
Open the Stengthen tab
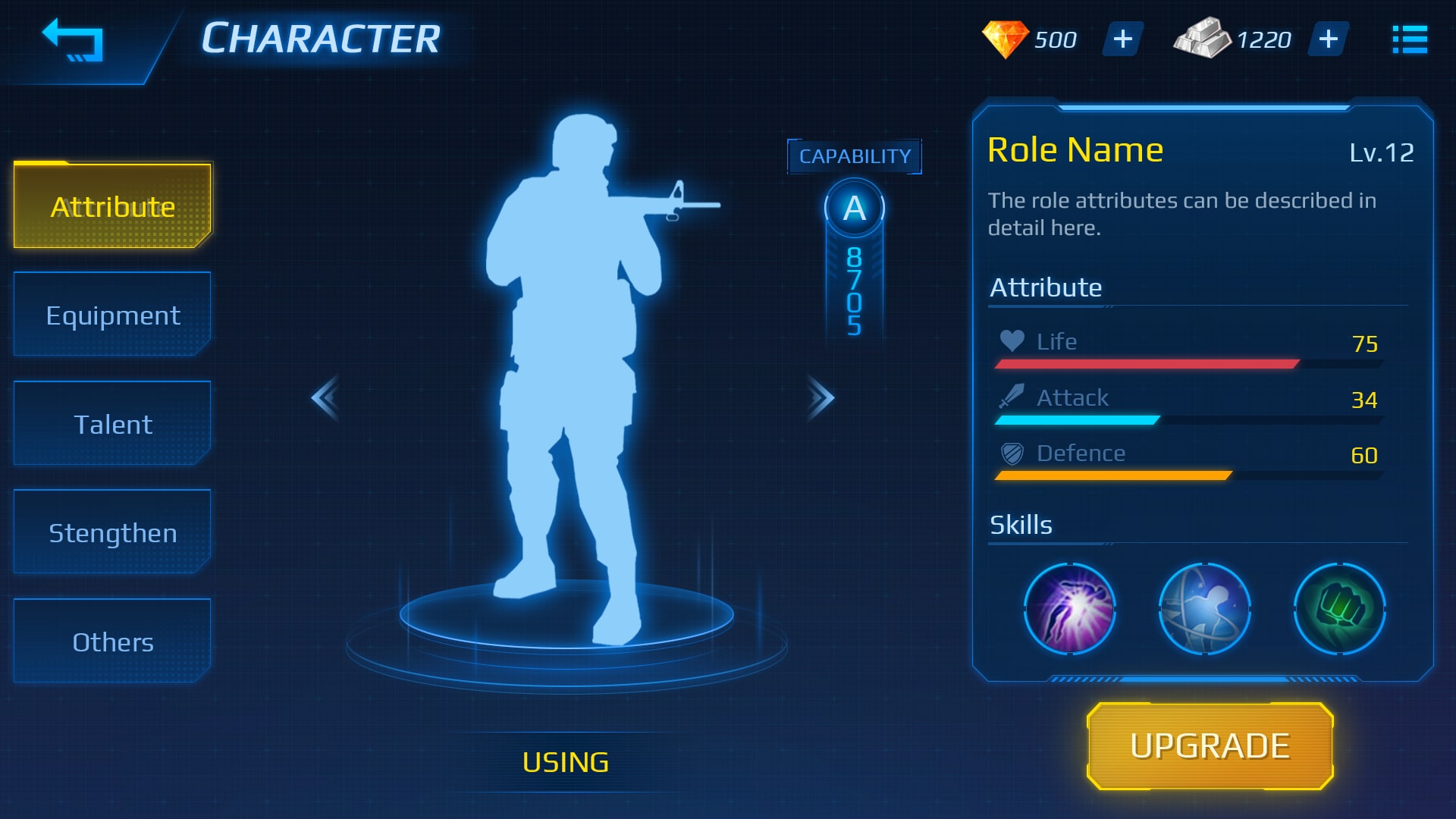click(x=113, y=532)
